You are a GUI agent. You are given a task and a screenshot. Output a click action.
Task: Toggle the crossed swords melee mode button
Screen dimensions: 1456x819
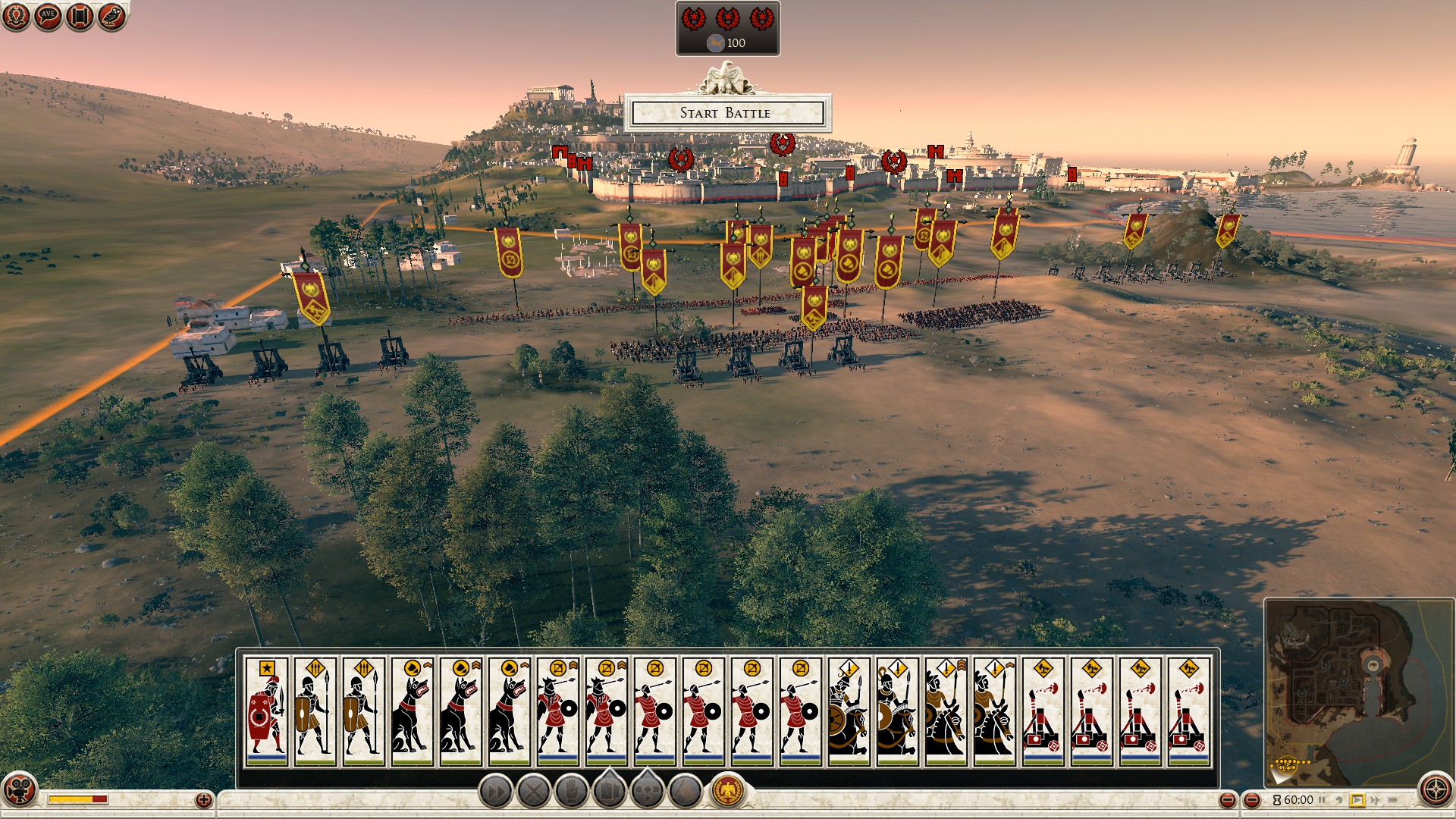click(x=534, y=792)
